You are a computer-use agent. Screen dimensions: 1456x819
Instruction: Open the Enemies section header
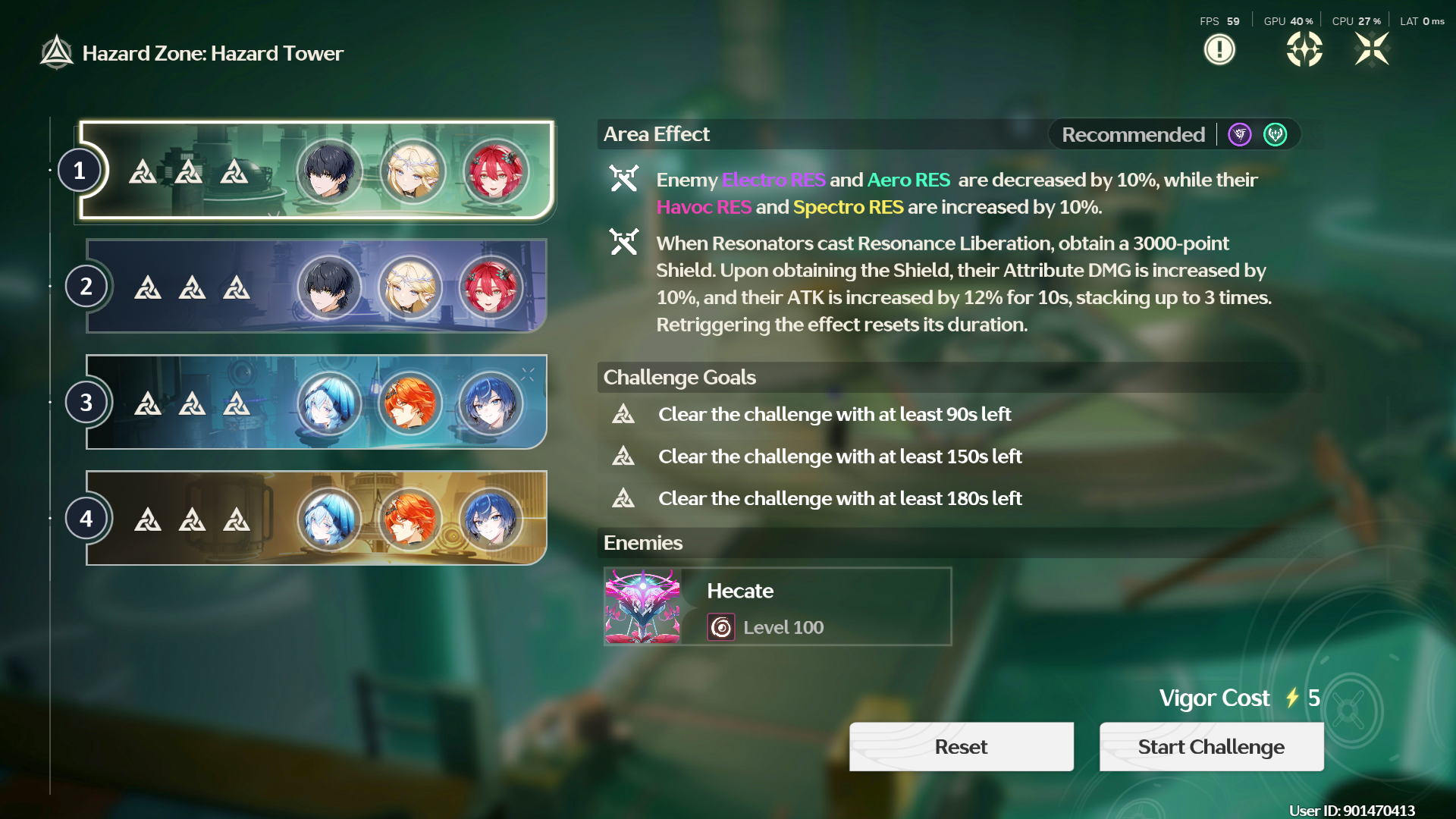click(x=643, y=543)
